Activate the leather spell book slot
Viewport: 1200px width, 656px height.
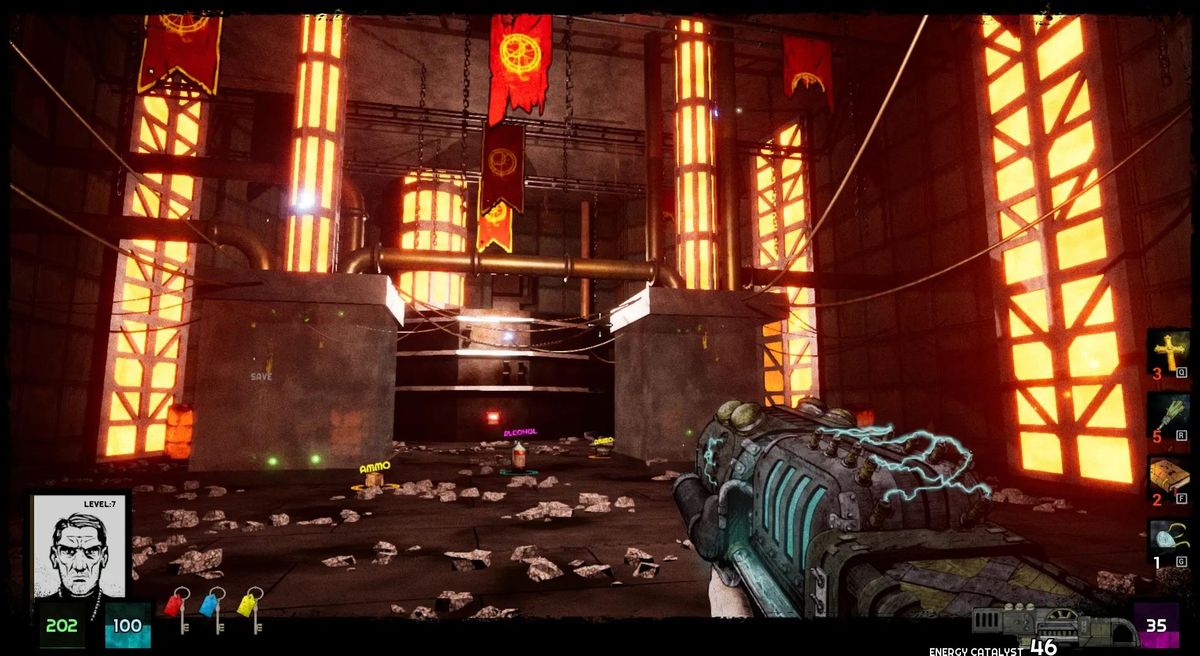coord(1167,479)
